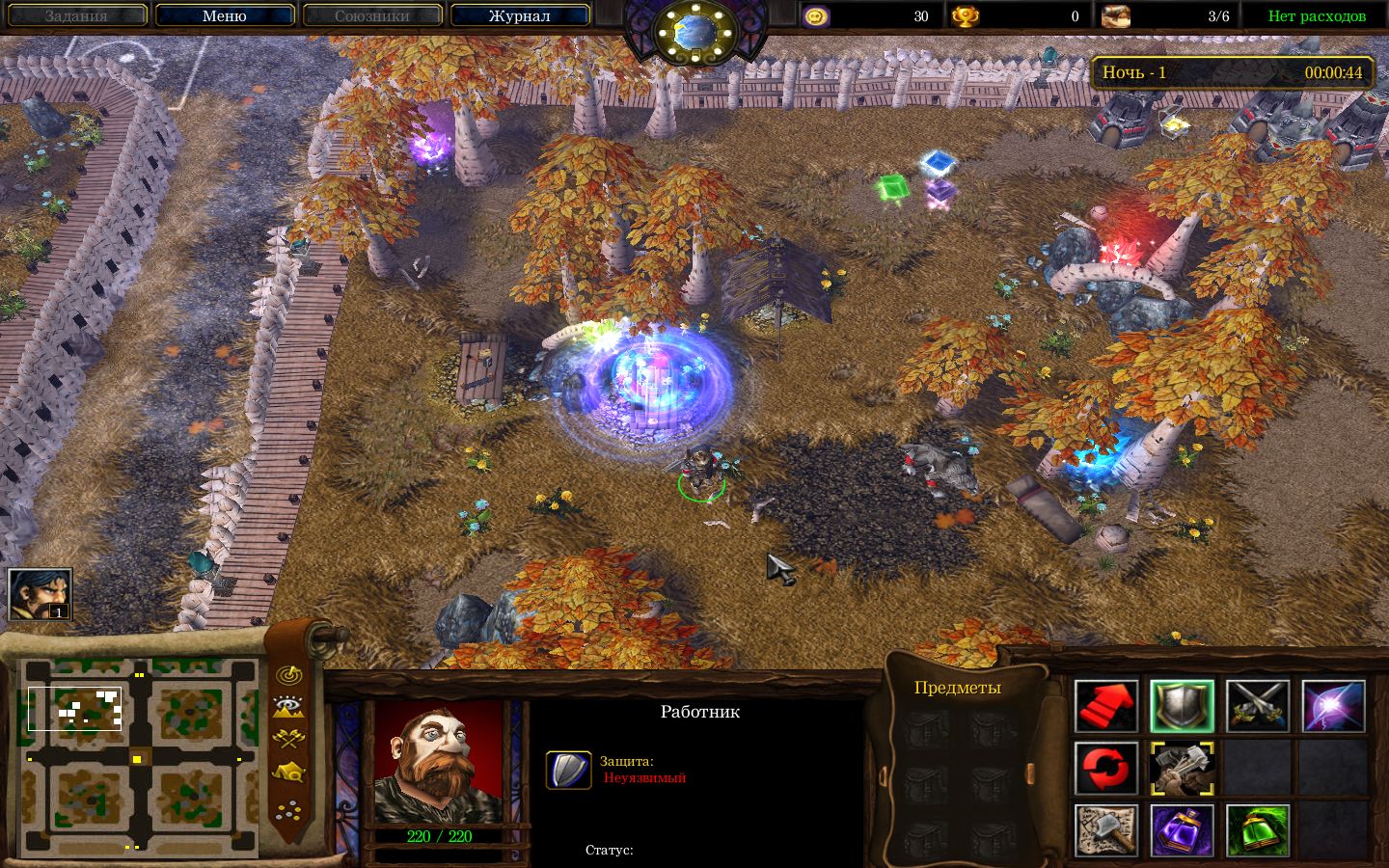Select the hero portrait icon on the left
1389x868 pixels.
point(40,594)
